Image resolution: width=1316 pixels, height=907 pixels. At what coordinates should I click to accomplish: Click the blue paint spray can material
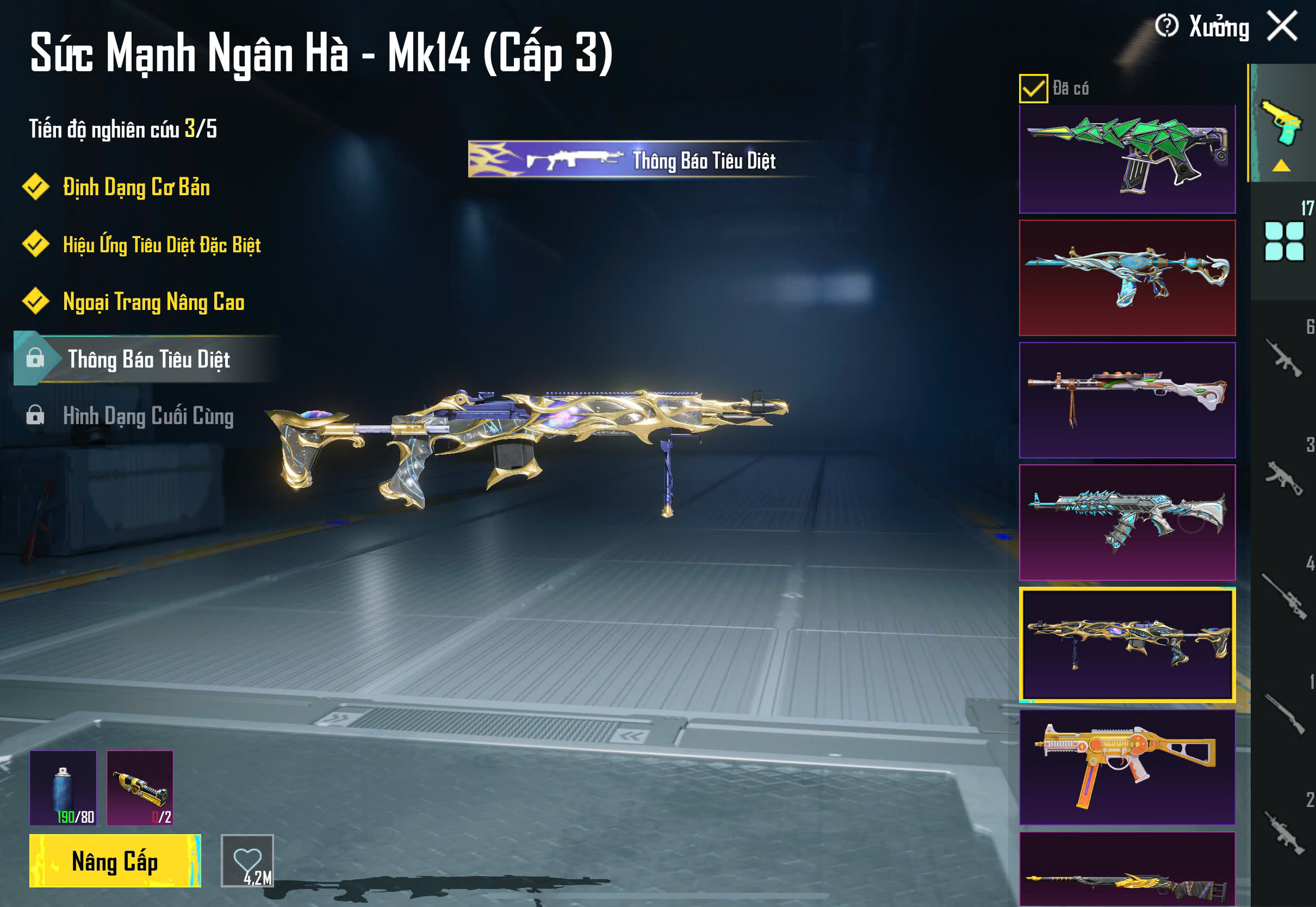coord(63,788)
